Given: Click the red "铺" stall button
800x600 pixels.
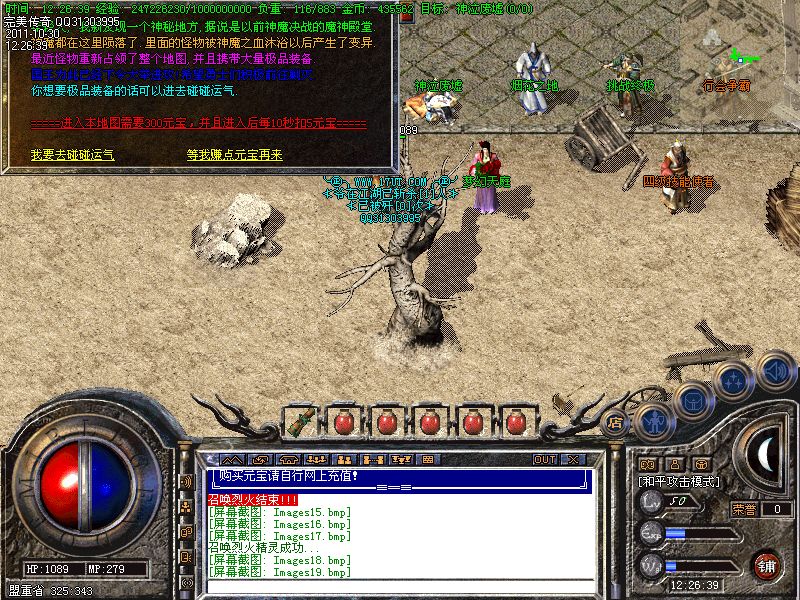Looking at the screenshot, I should [766, 565].
